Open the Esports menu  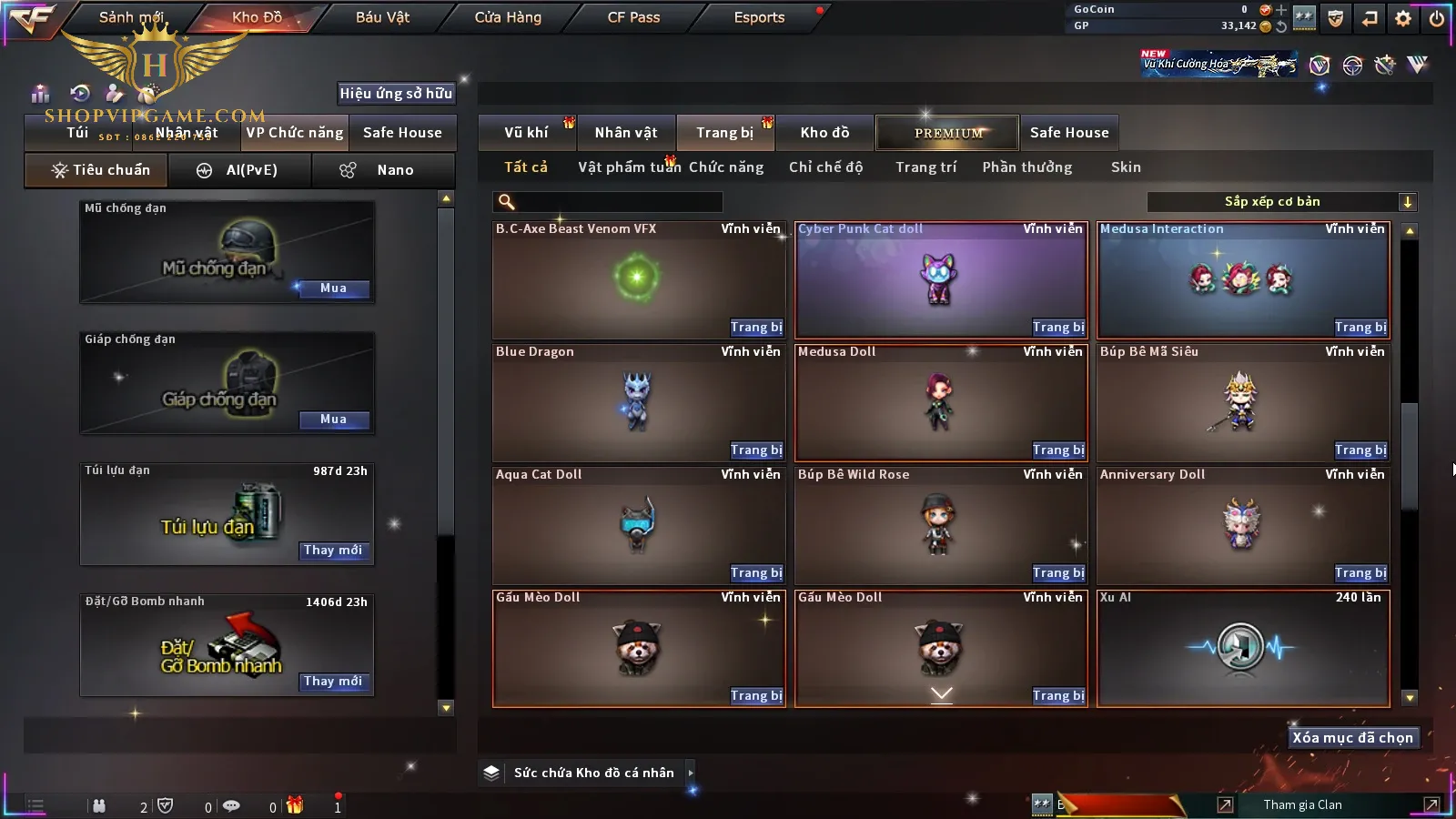tap(759, 17)
